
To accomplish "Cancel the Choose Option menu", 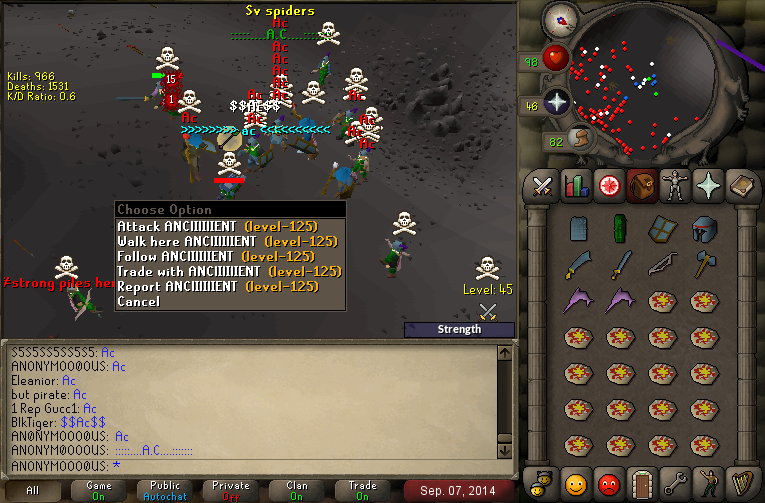I will click(138, 301).
